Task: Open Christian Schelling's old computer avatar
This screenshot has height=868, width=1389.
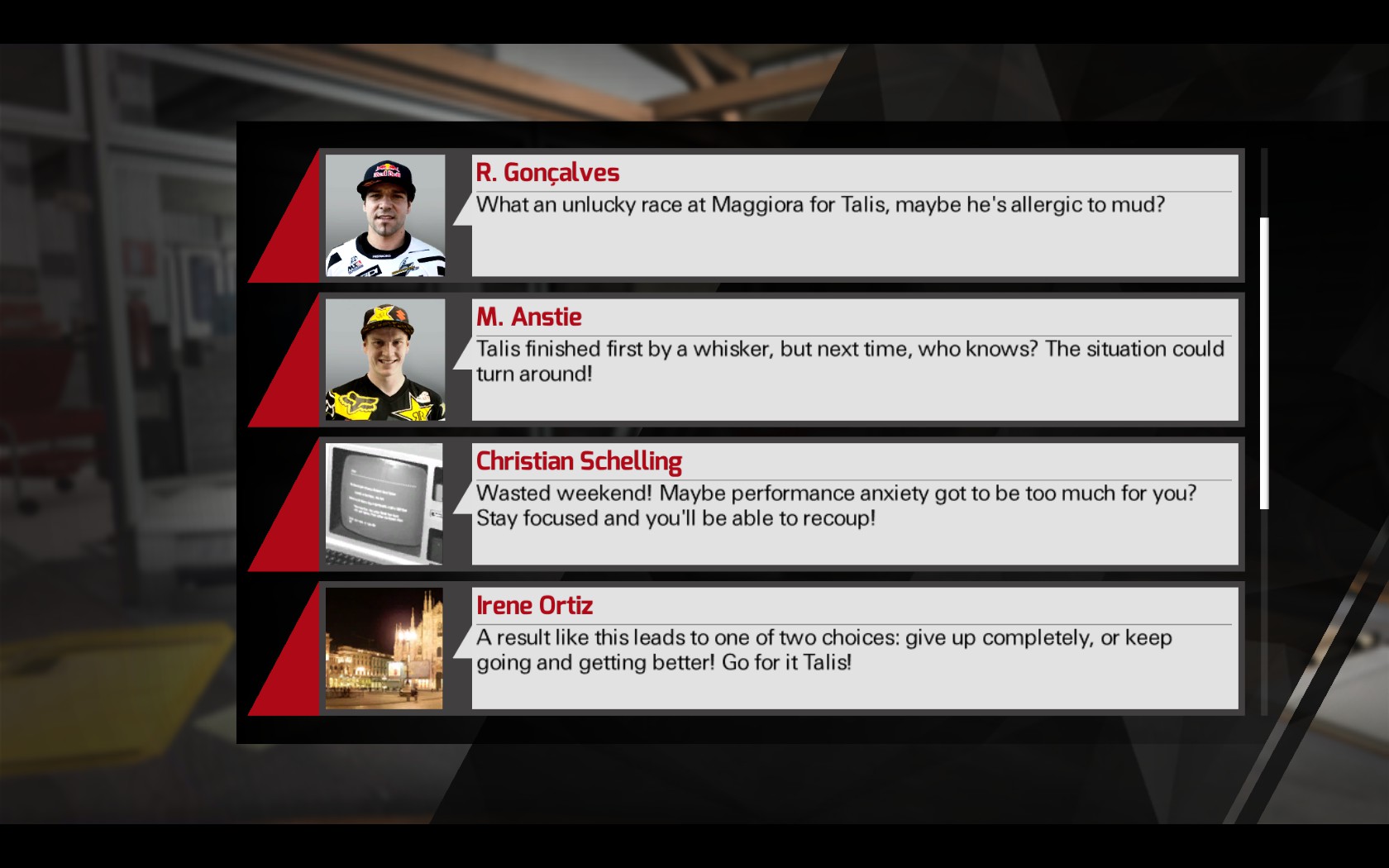Action: coord(384,504)
